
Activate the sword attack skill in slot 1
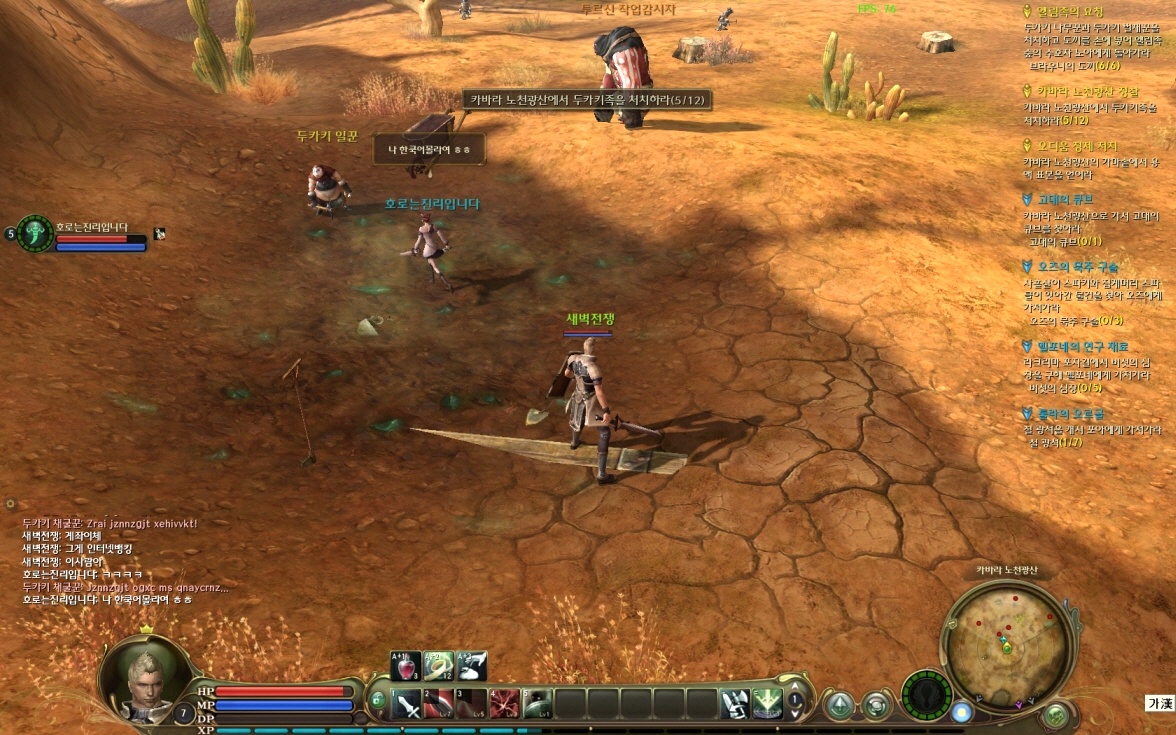(407, 704)
